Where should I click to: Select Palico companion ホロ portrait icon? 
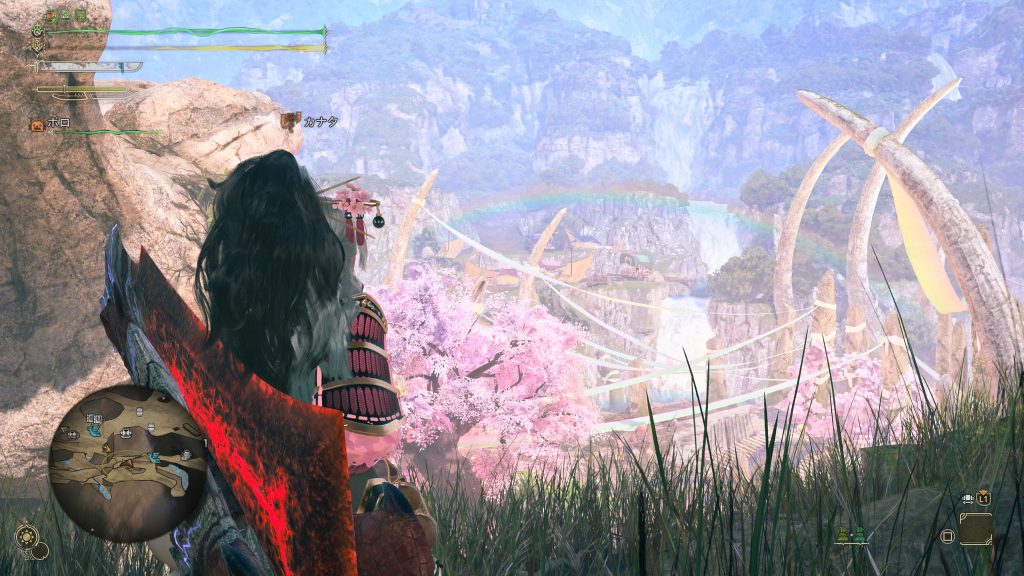click(37, 125)
